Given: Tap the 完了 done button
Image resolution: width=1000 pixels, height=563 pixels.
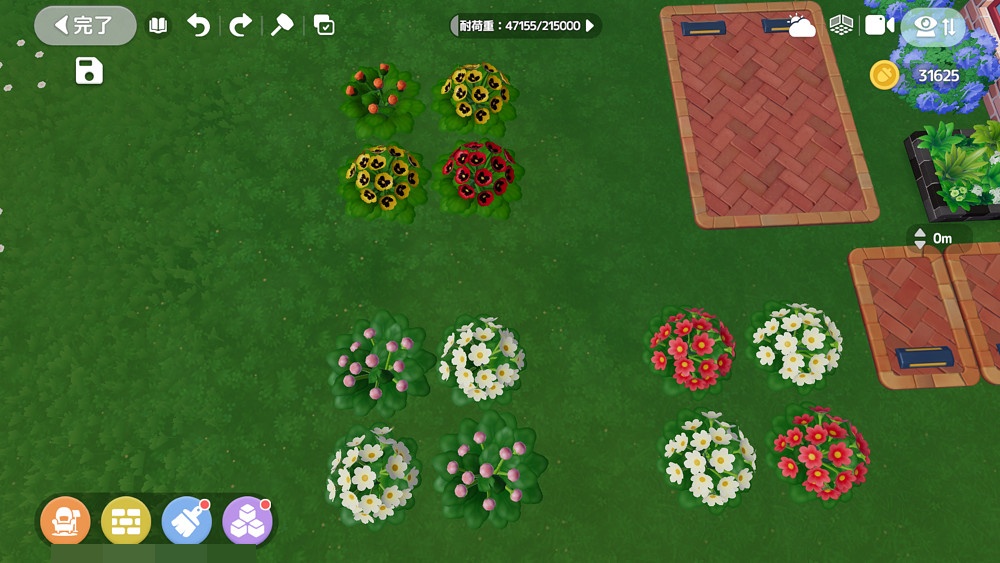Looking at the screenshot, I should click(x=85, y=26).
